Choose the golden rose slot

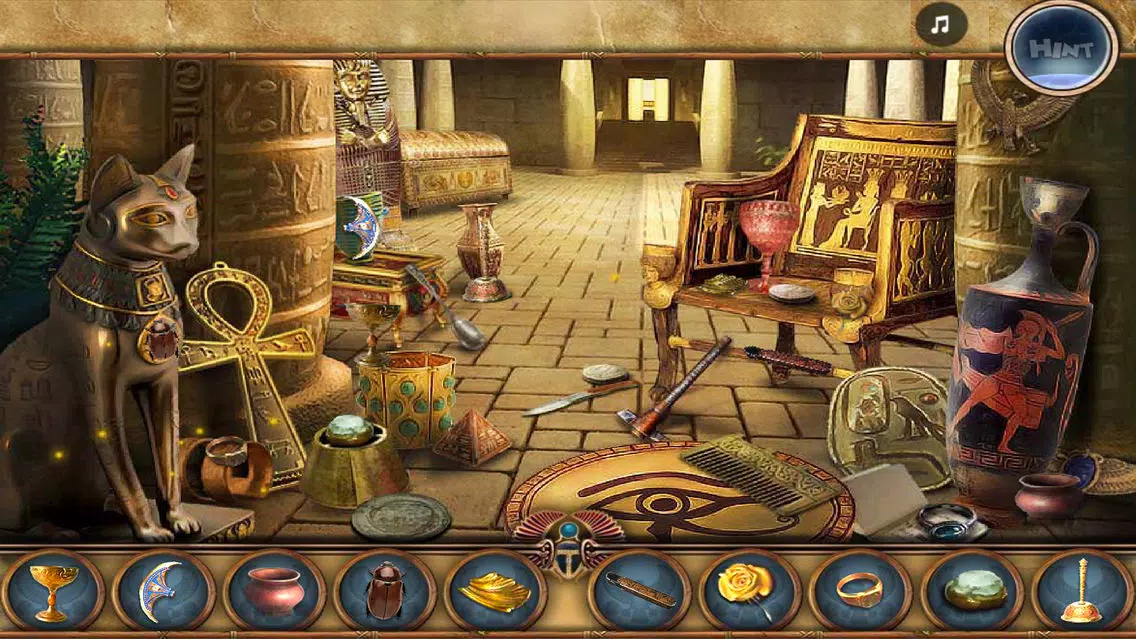coord(749,591)
